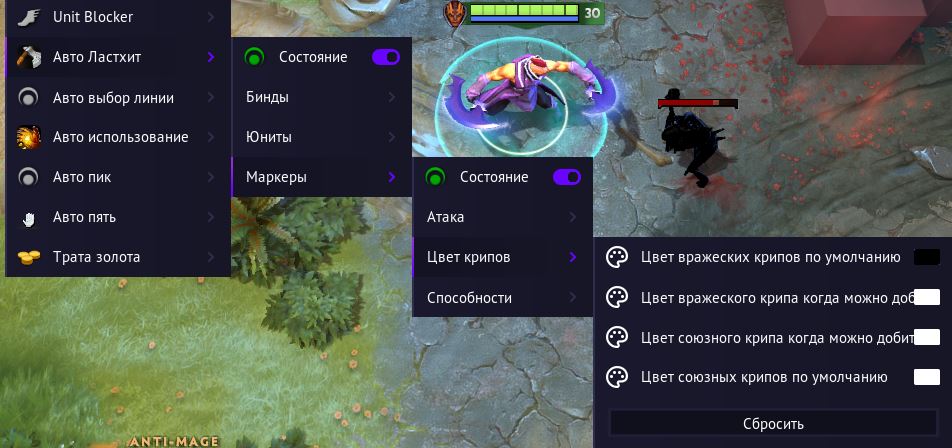Open the Бинды submenu
952x448 pixels.
pos(320,97)
